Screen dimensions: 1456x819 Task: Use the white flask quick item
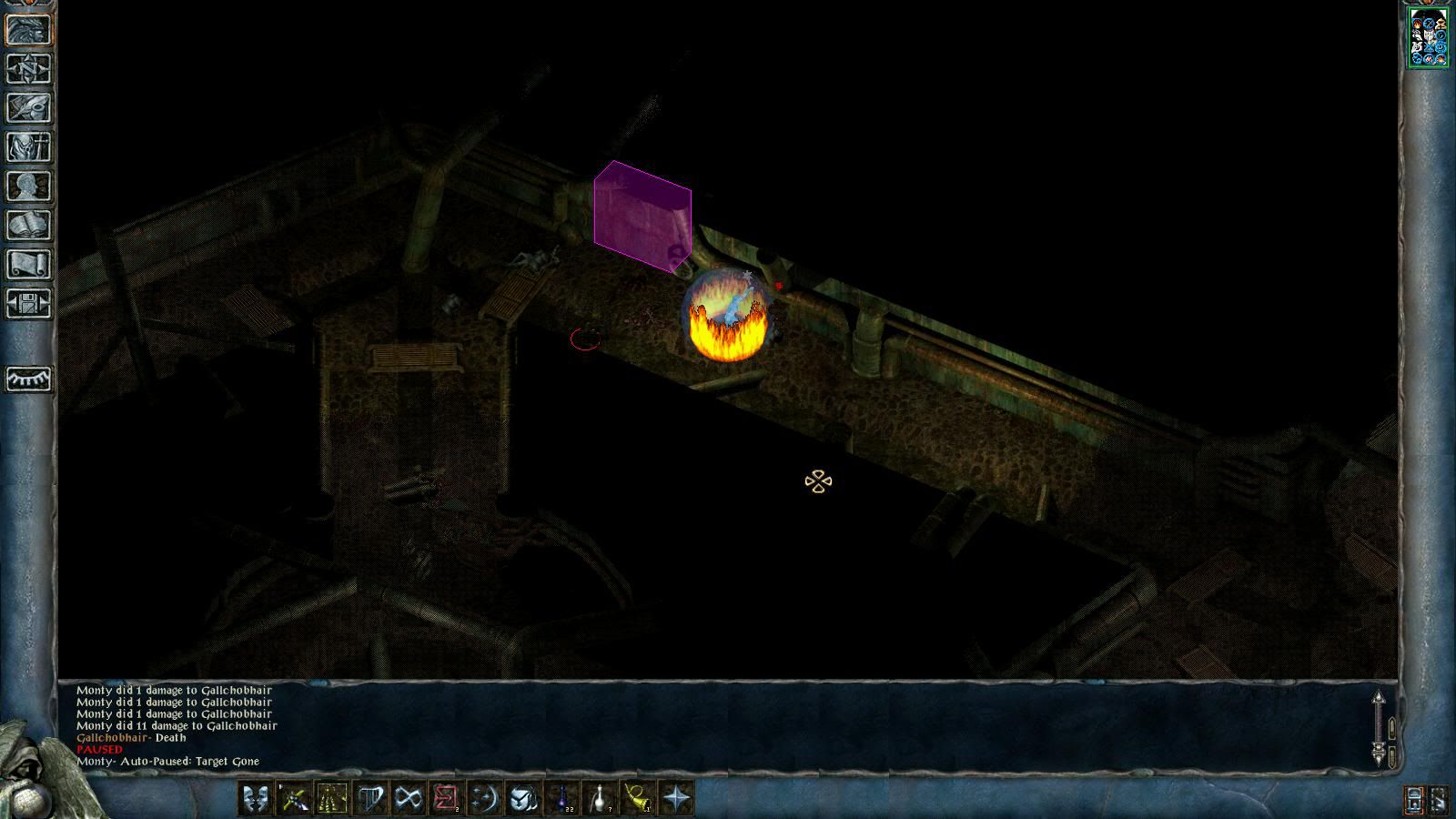[600, 799]
